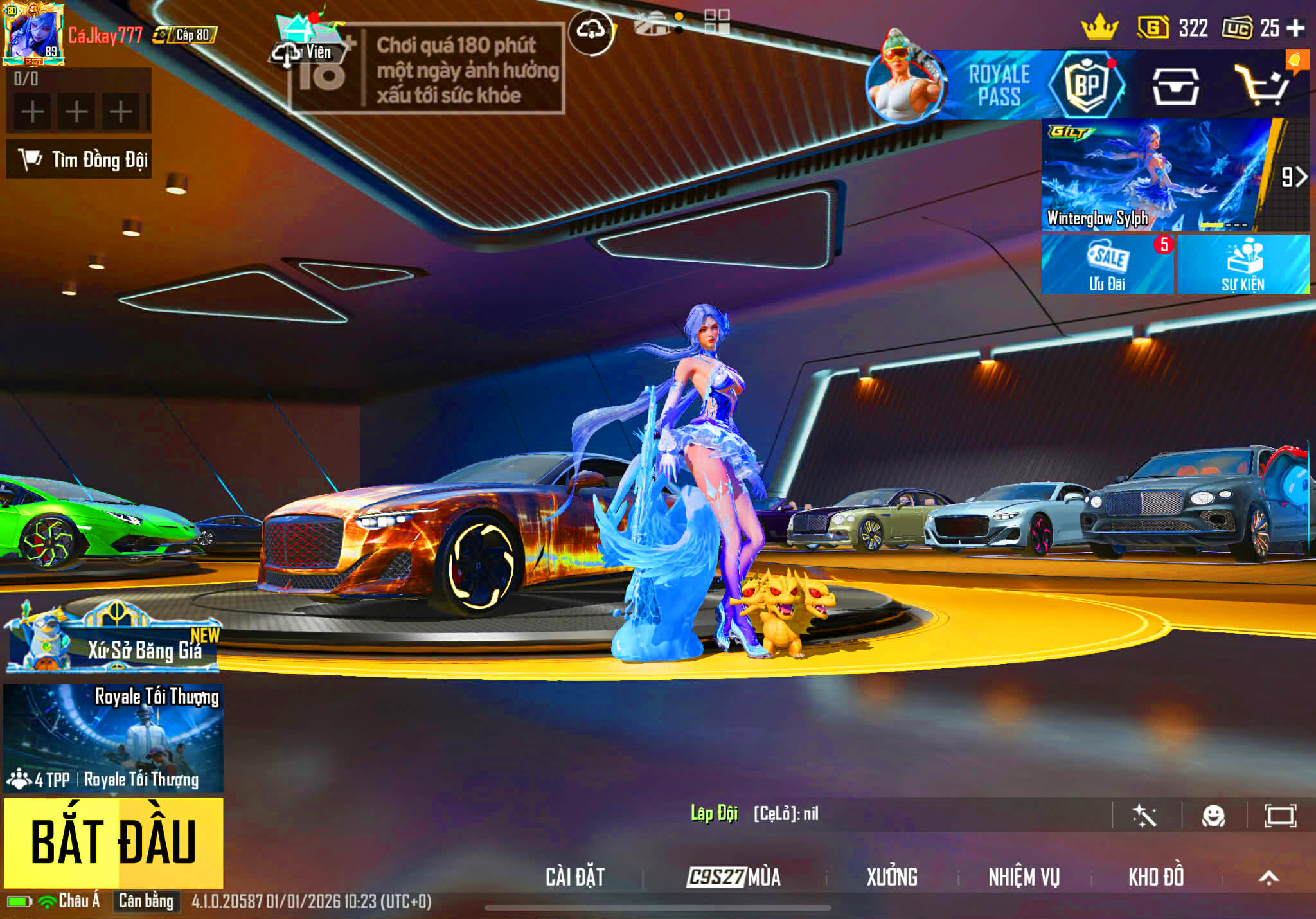1316x919 pixels.
Task: Click Tìm Đồng Đội to find teammates
Action: tap(80, 159)
